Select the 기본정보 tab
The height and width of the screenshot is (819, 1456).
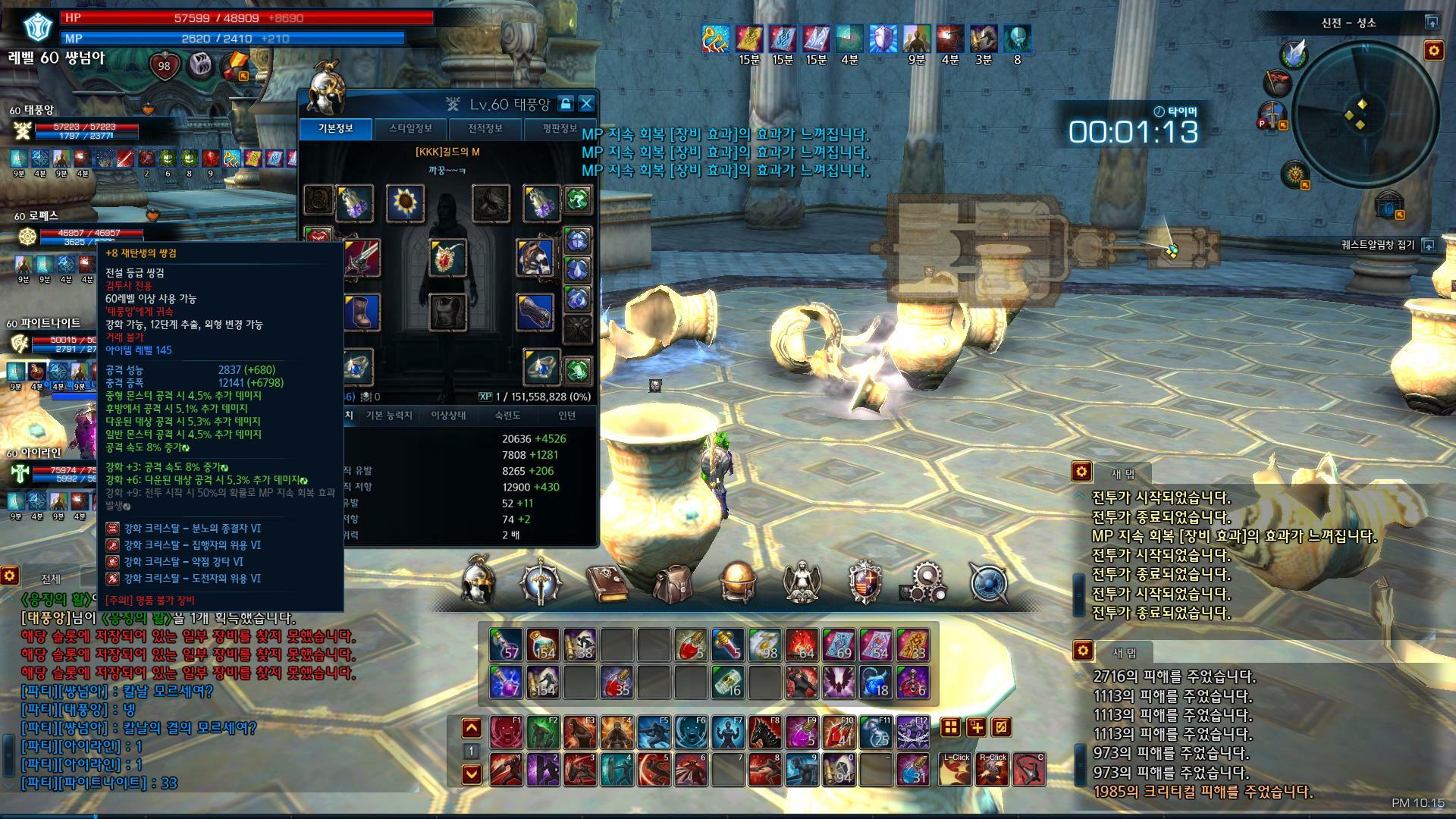(335, 128)
